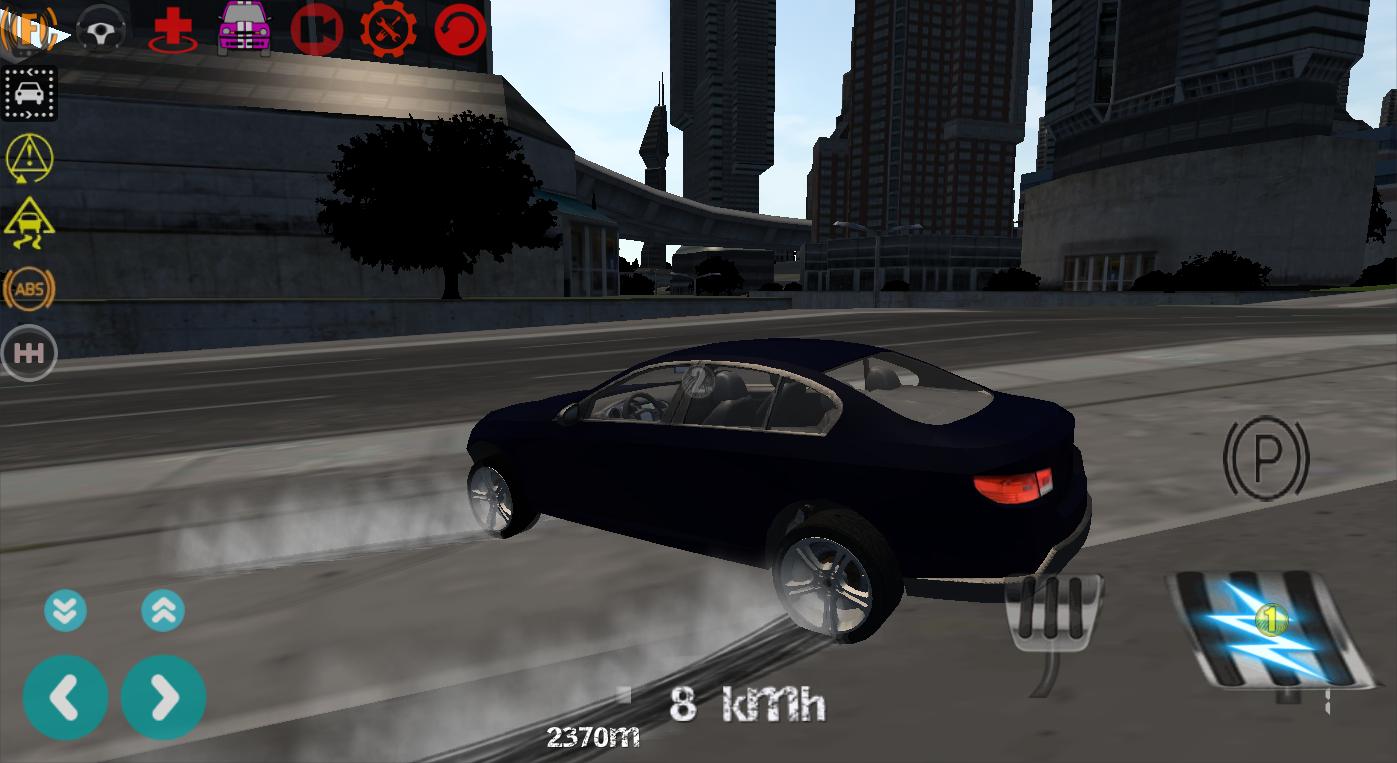Open the garage via the purple car icon
1397x763 pixels.
(x=244, y=28)
